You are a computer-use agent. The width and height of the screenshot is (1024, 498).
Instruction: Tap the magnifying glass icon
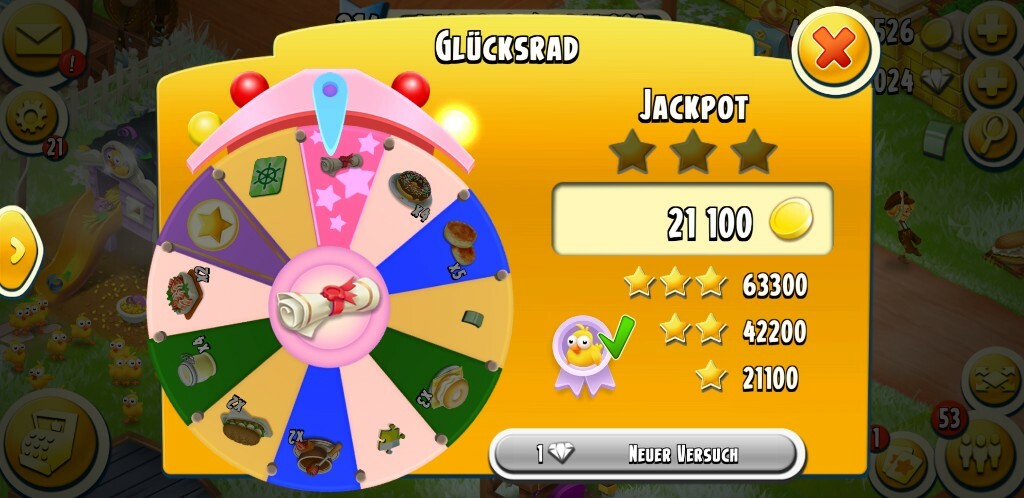click(992, 128)
